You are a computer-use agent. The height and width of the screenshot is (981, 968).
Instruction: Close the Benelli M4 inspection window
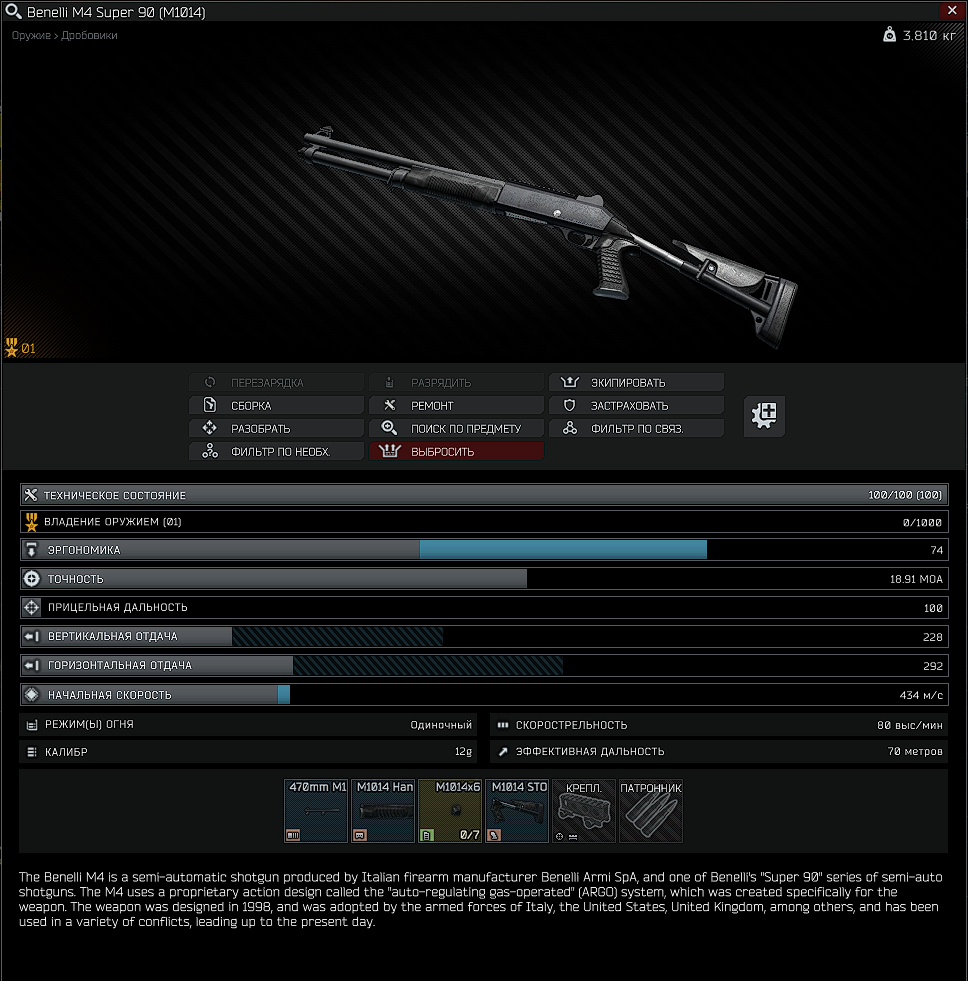pyautogui.click(x=951, y=11)
